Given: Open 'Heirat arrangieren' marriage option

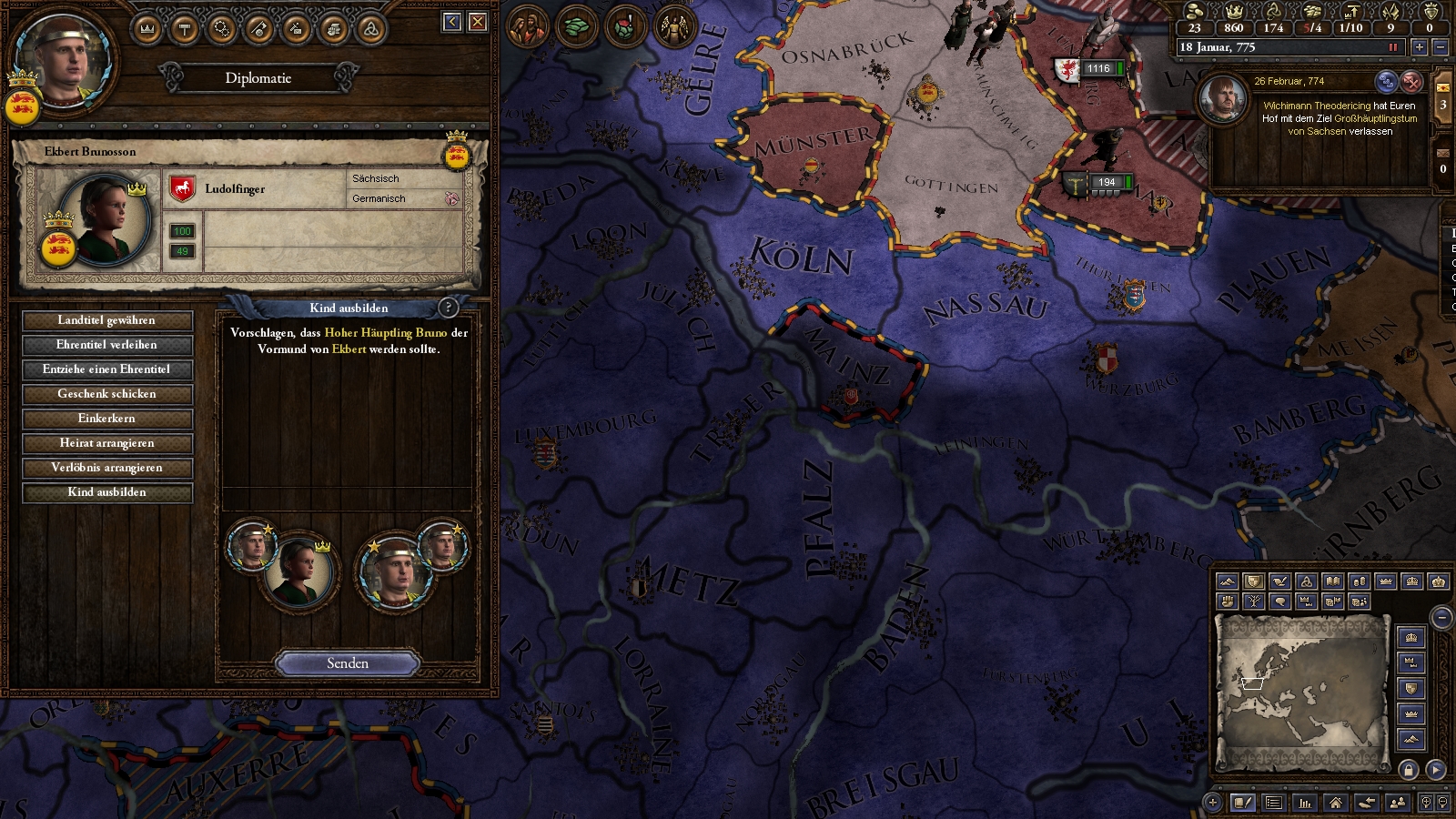Looking at the screenshot, I should coord(106,443).
